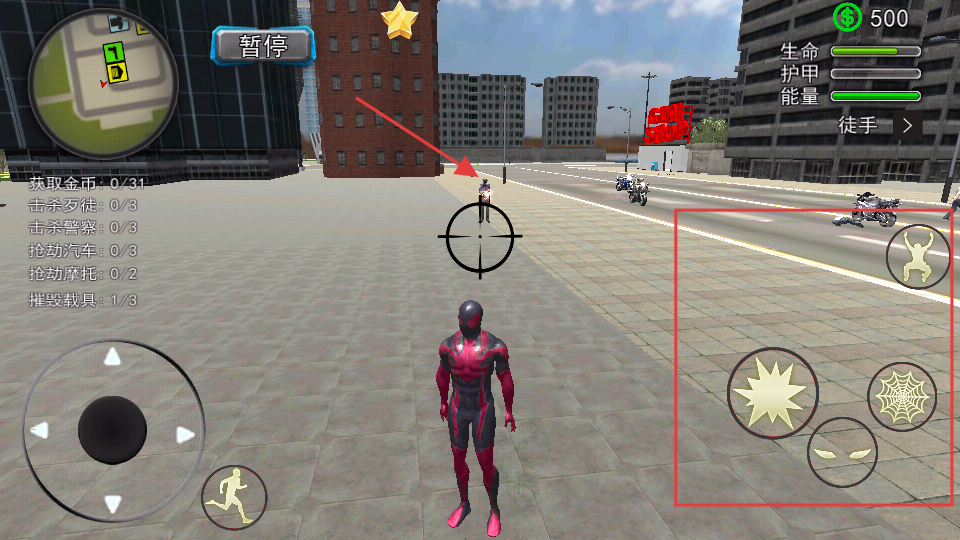
Task: Tap the jumping figure button
Action: click(918, 257)
